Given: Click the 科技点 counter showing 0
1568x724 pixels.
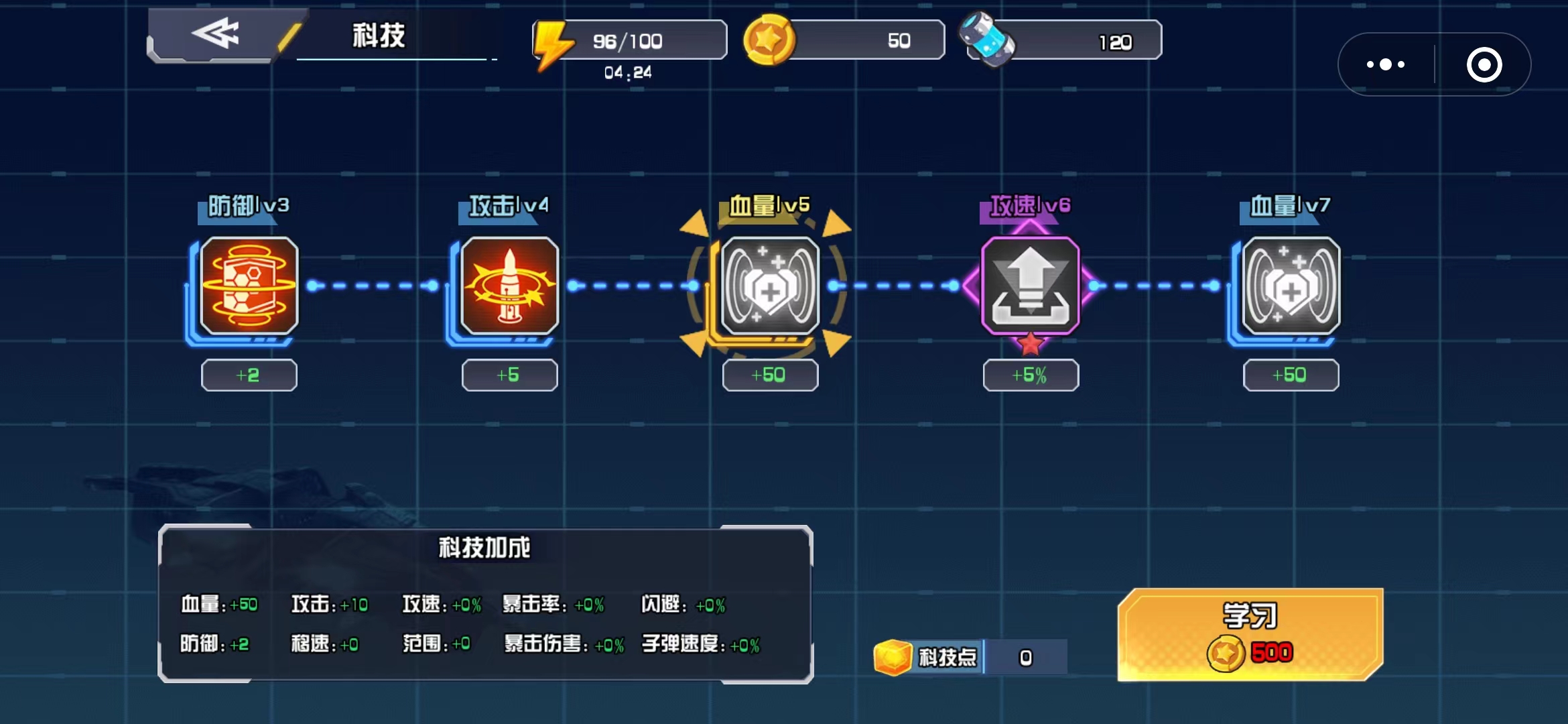Looking at the screenshot, I should pos(1025,657).
